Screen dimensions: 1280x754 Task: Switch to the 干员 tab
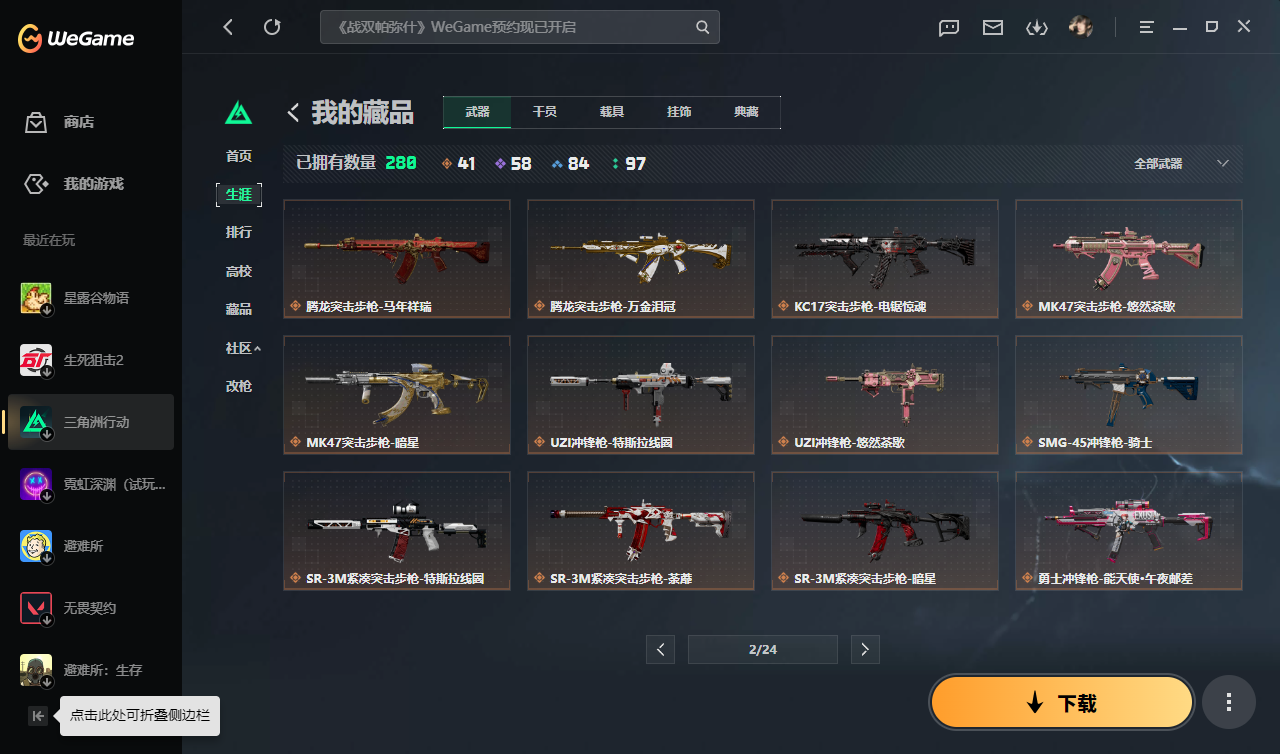545,112
